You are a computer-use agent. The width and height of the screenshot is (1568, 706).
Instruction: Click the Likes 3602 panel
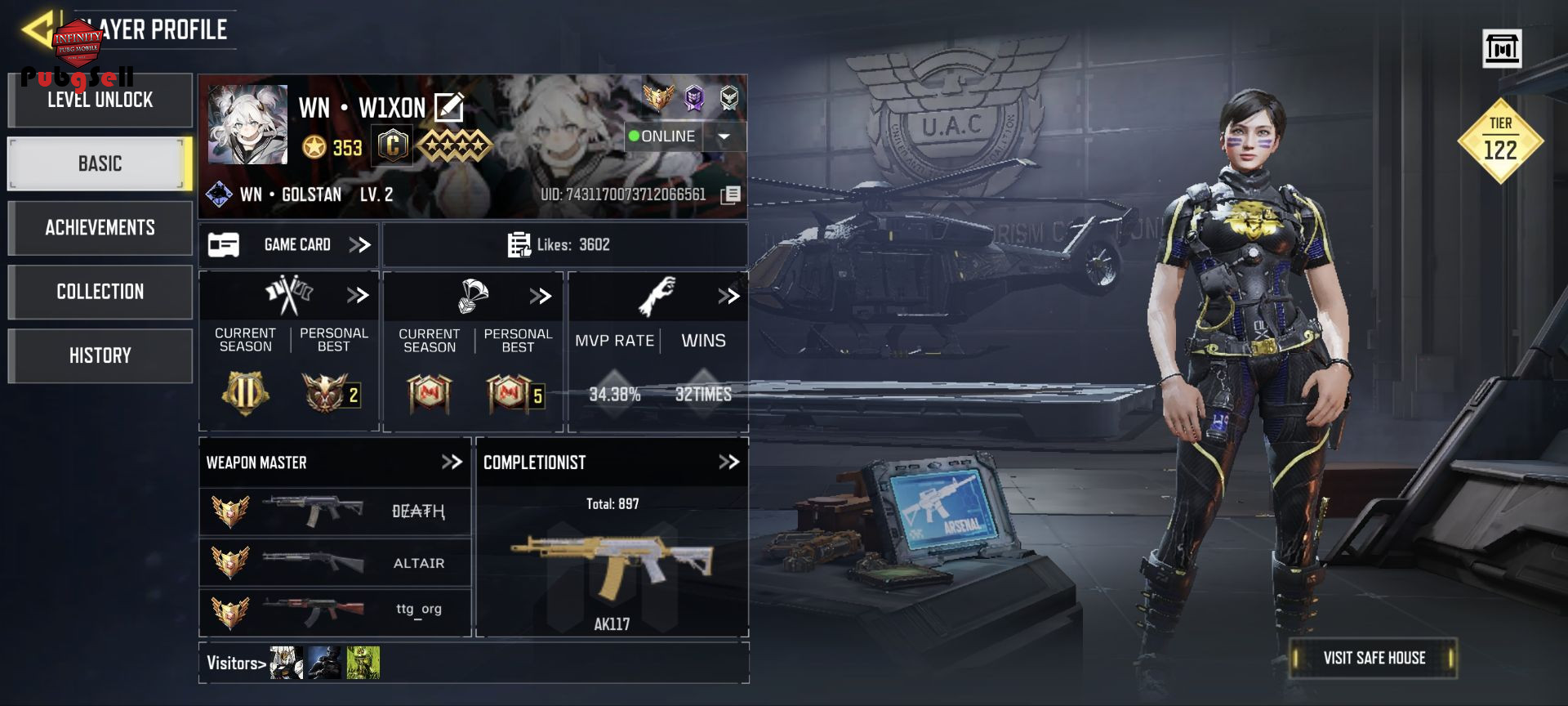click(x=563, y=245)
